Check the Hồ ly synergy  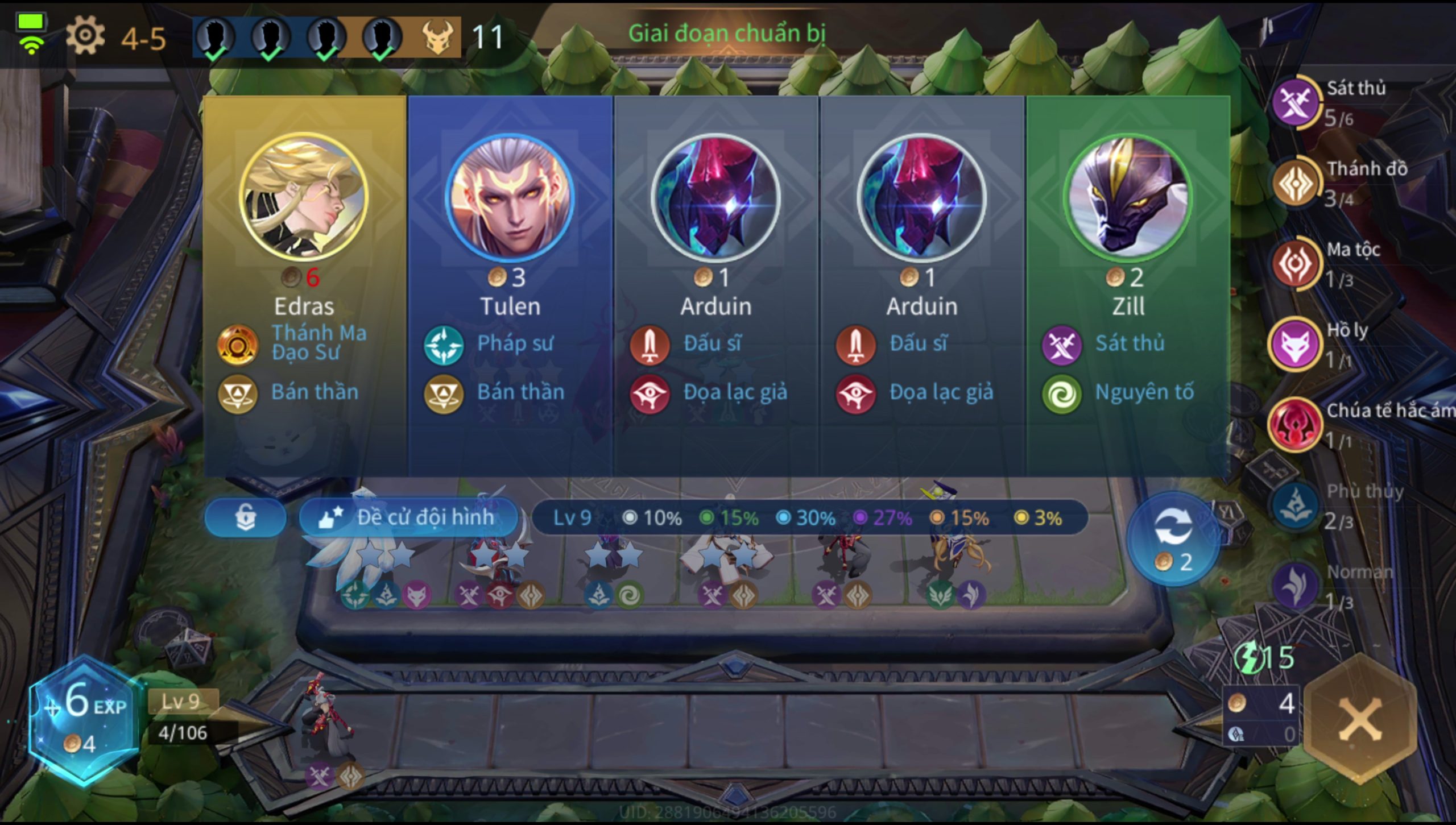click(x=1296, y=345)
